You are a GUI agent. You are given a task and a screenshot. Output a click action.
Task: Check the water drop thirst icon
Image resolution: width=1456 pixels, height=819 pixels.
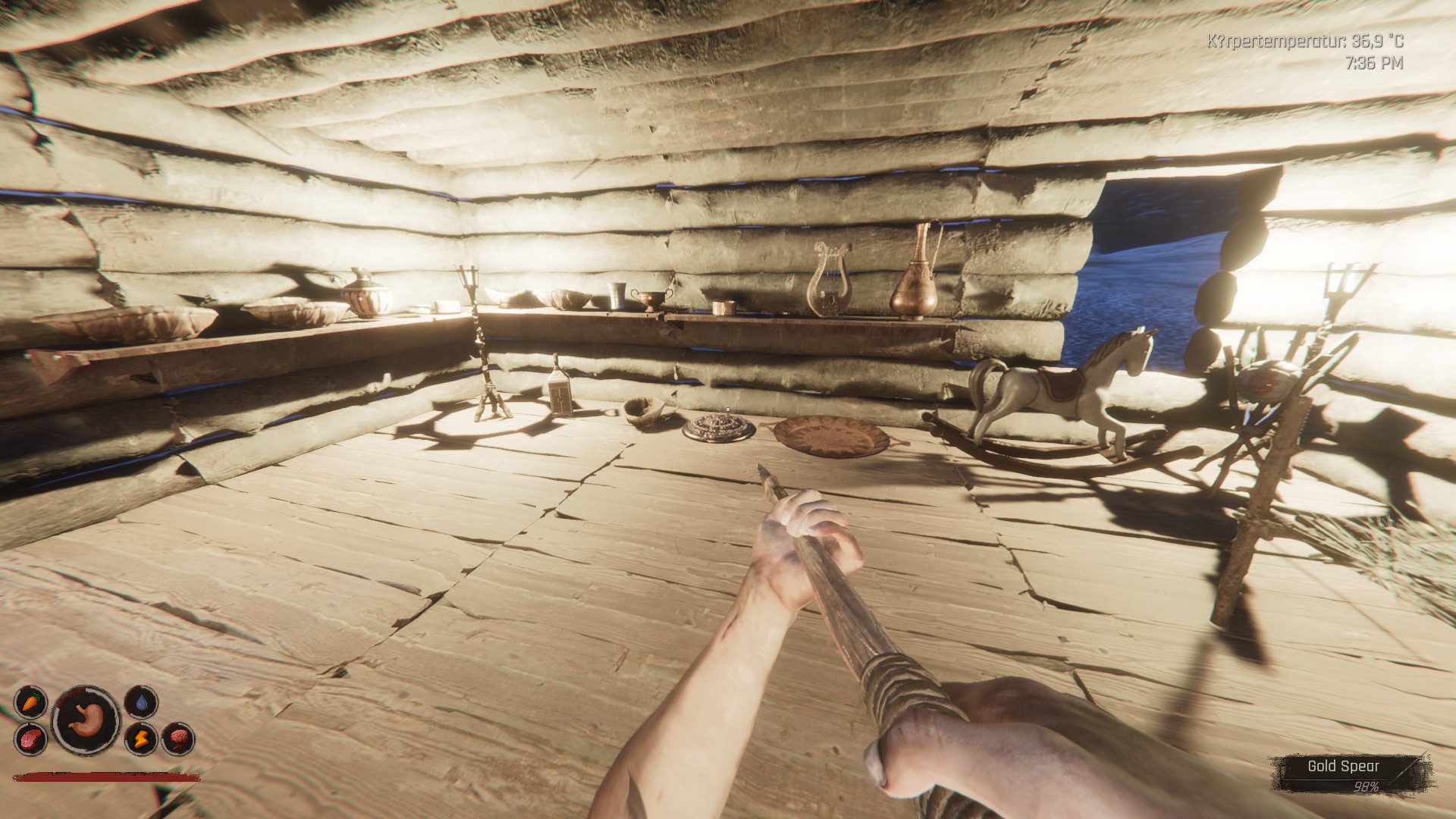142,701
